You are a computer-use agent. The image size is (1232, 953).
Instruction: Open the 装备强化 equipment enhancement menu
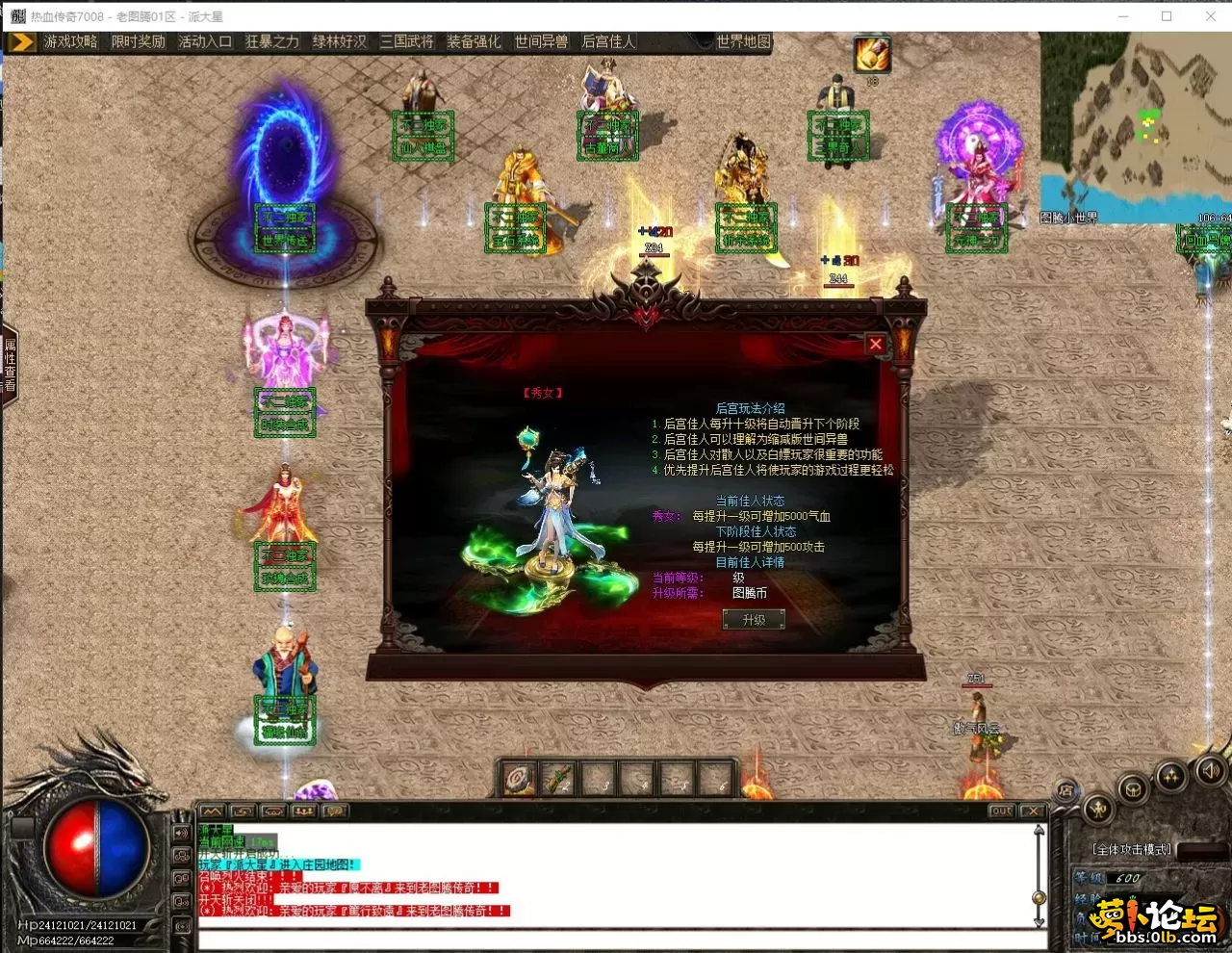(474, 41)
